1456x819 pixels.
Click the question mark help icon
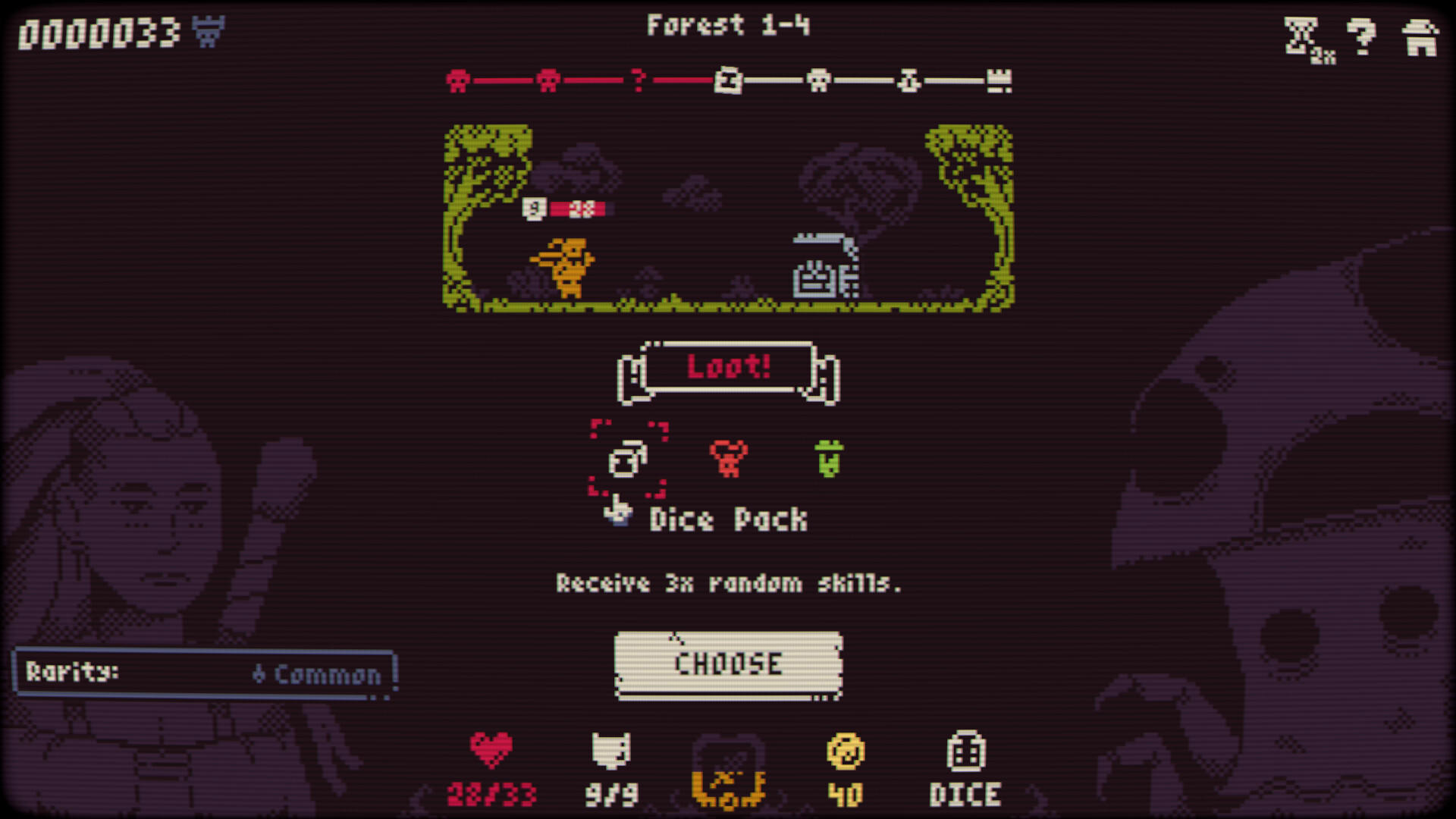1363,34
